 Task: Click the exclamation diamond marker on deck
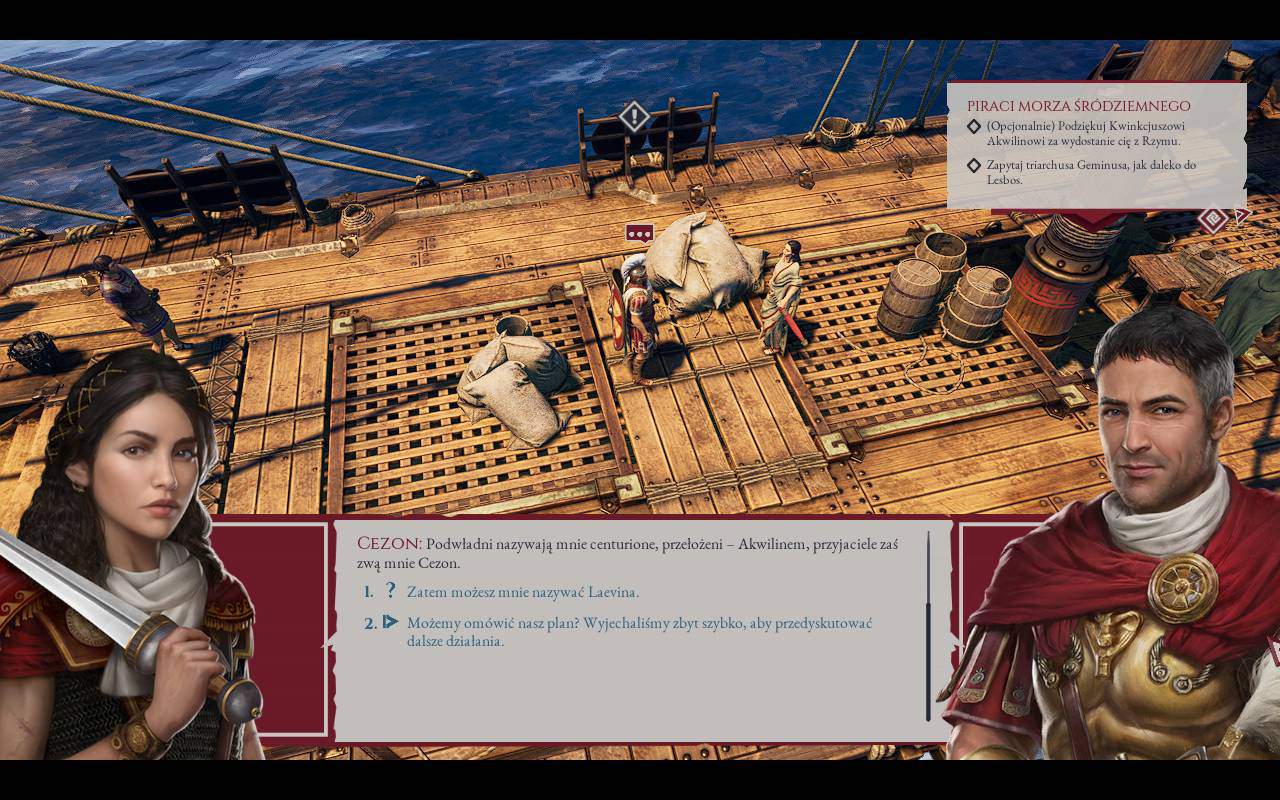coord(634,117)
